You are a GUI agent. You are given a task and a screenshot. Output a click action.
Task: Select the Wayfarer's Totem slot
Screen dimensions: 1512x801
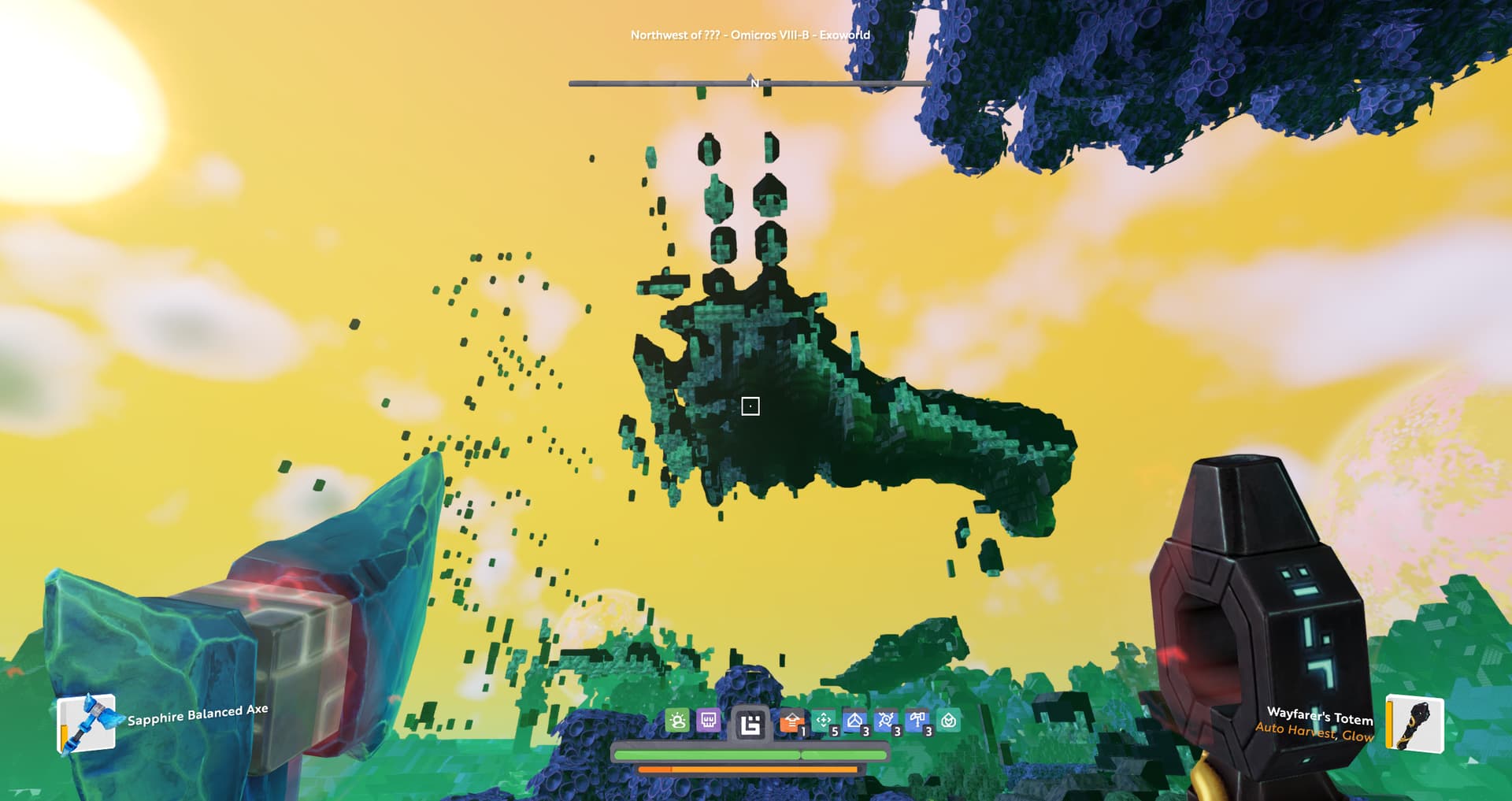1415,723
